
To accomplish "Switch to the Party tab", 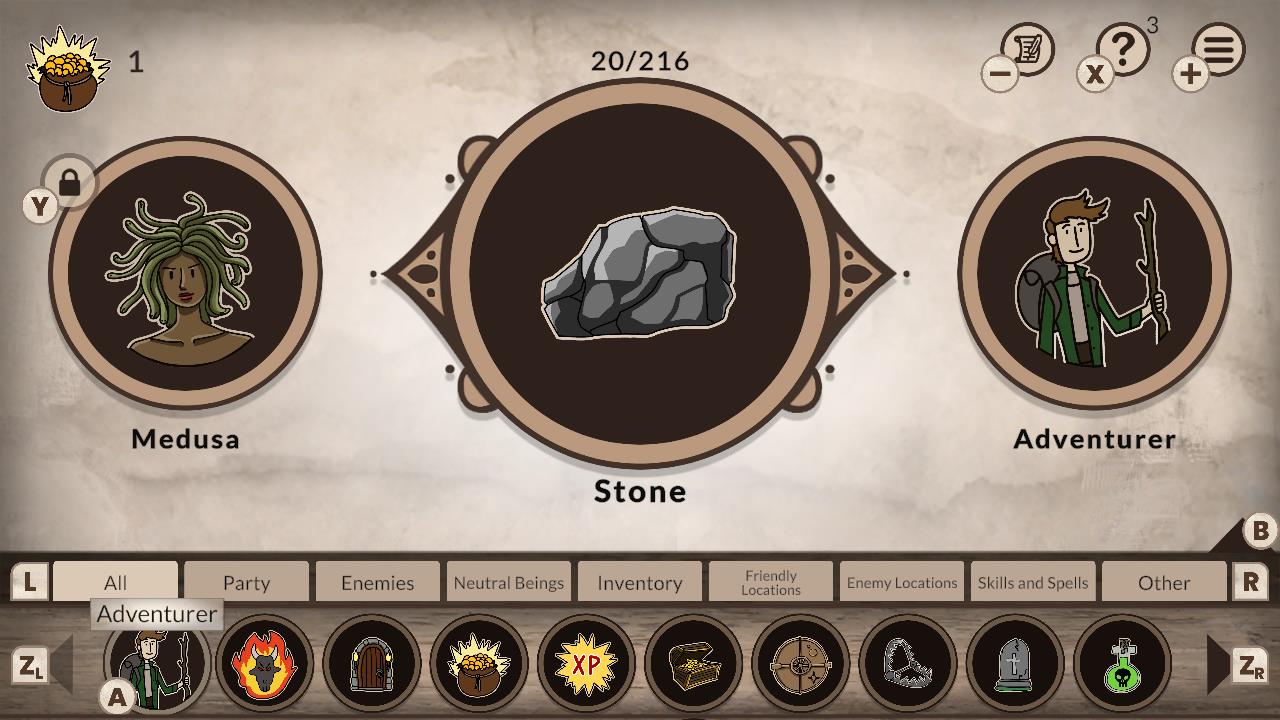I will [x=246, y=582].
